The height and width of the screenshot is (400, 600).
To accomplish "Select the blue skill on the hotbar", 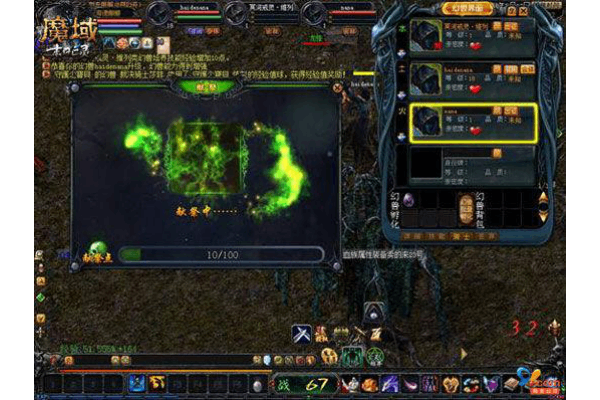I will 137,383.
